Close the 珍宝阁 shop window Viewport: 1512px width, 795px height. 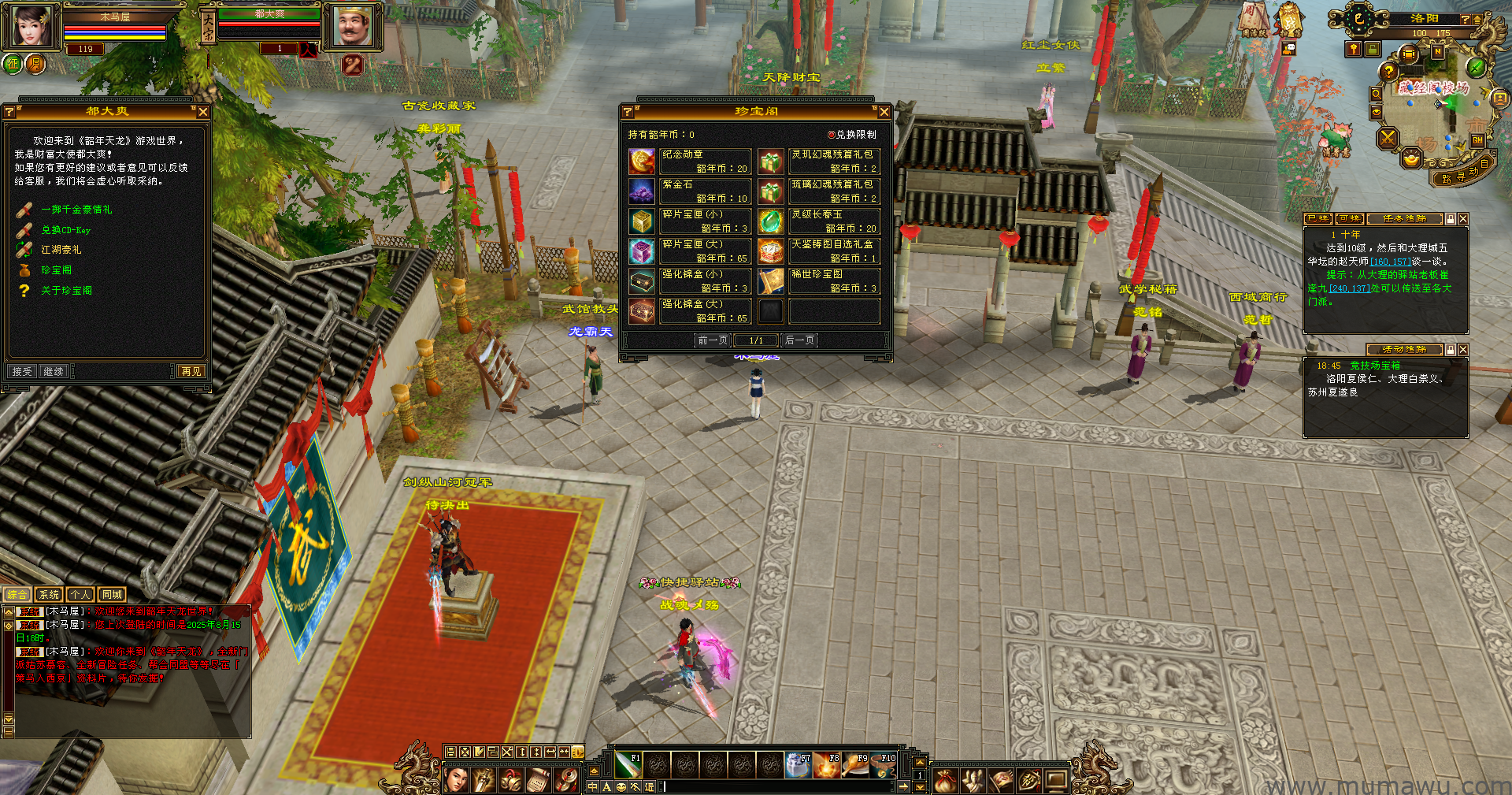click(884, 112)
